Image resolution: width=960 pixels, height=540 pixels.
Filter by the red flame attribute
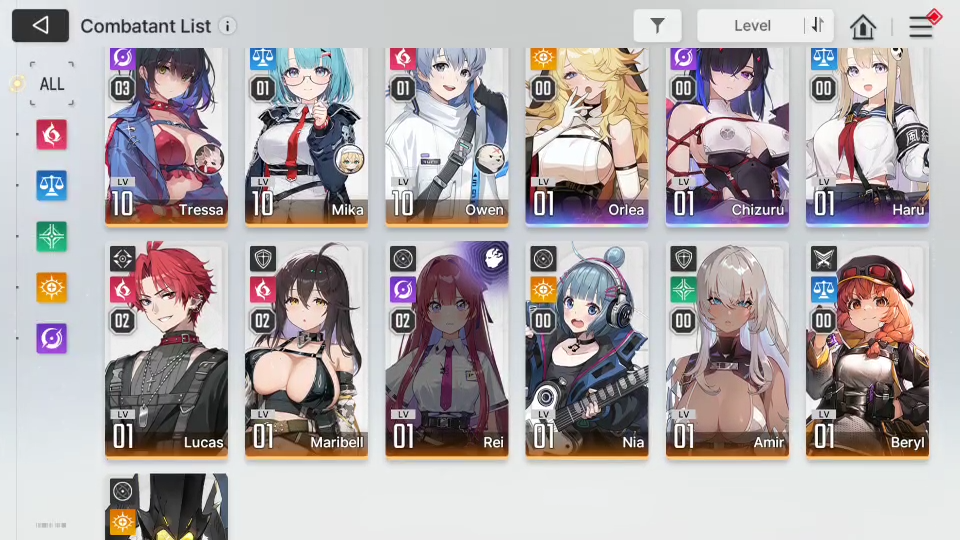point(52,134)
